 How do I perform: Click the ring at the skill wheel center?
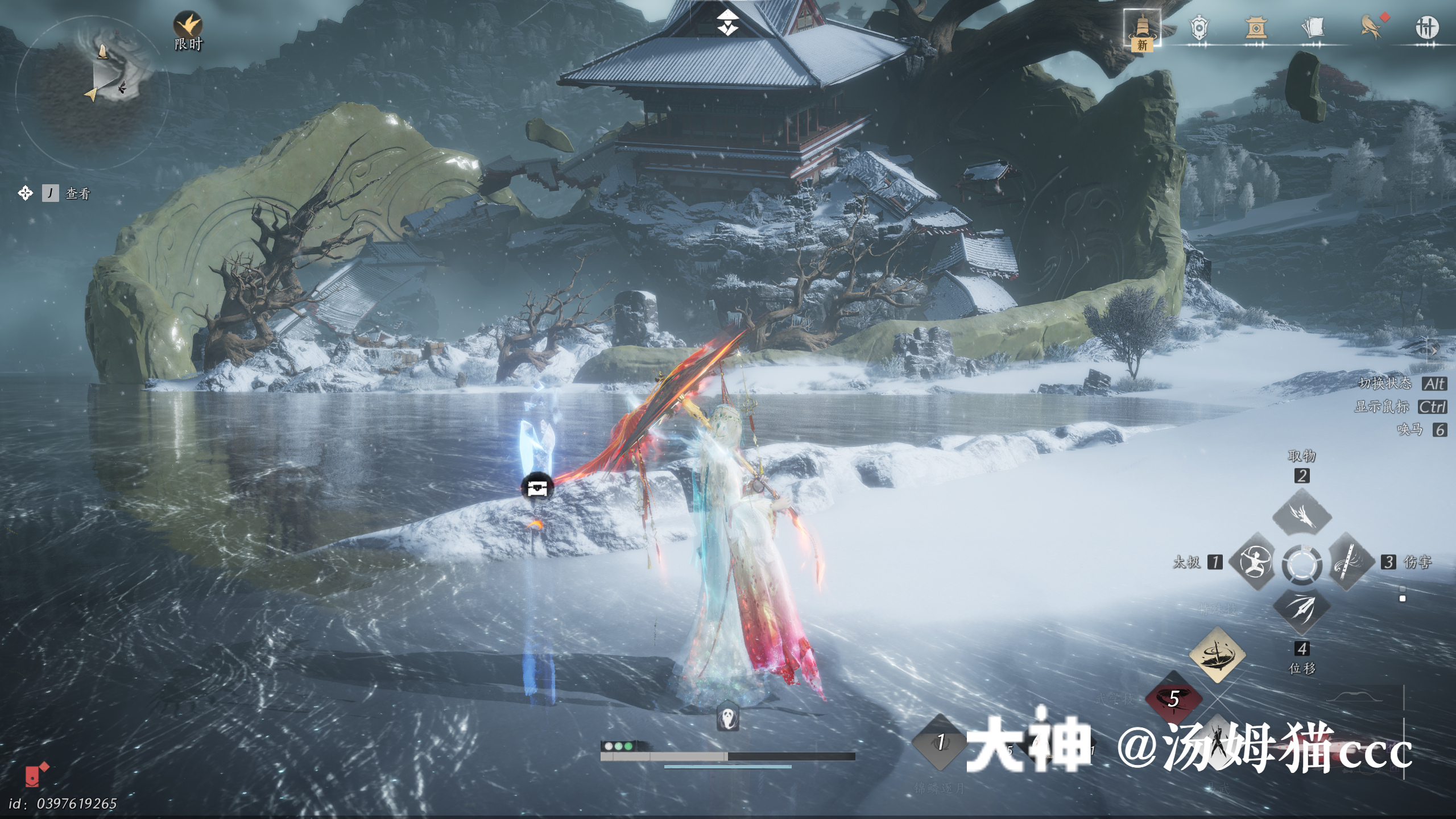click(x=1301, y=565)
